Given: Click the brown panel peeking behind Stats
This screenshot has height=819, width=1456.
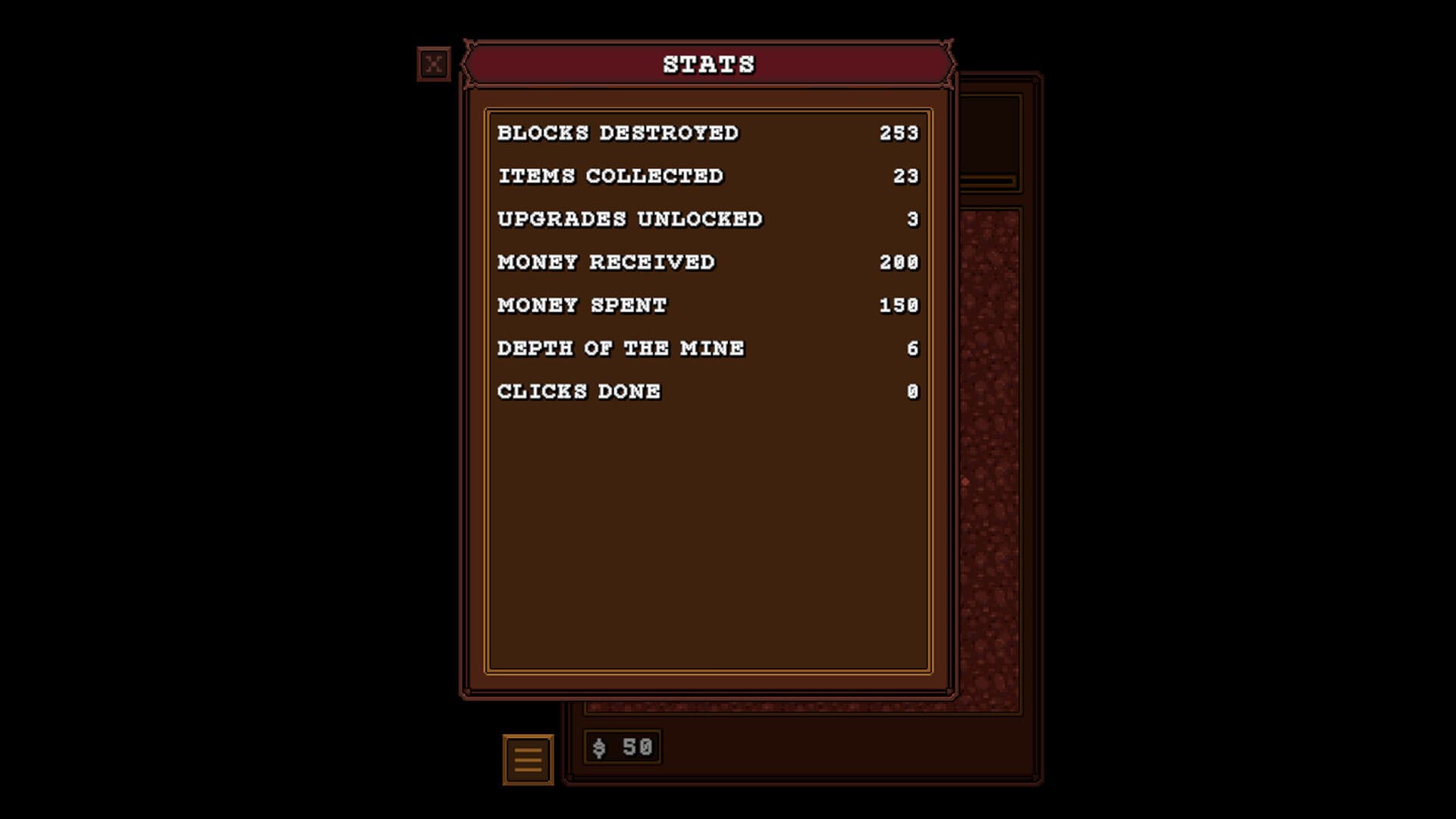Looking at the screenshot, I should [993, 136].
